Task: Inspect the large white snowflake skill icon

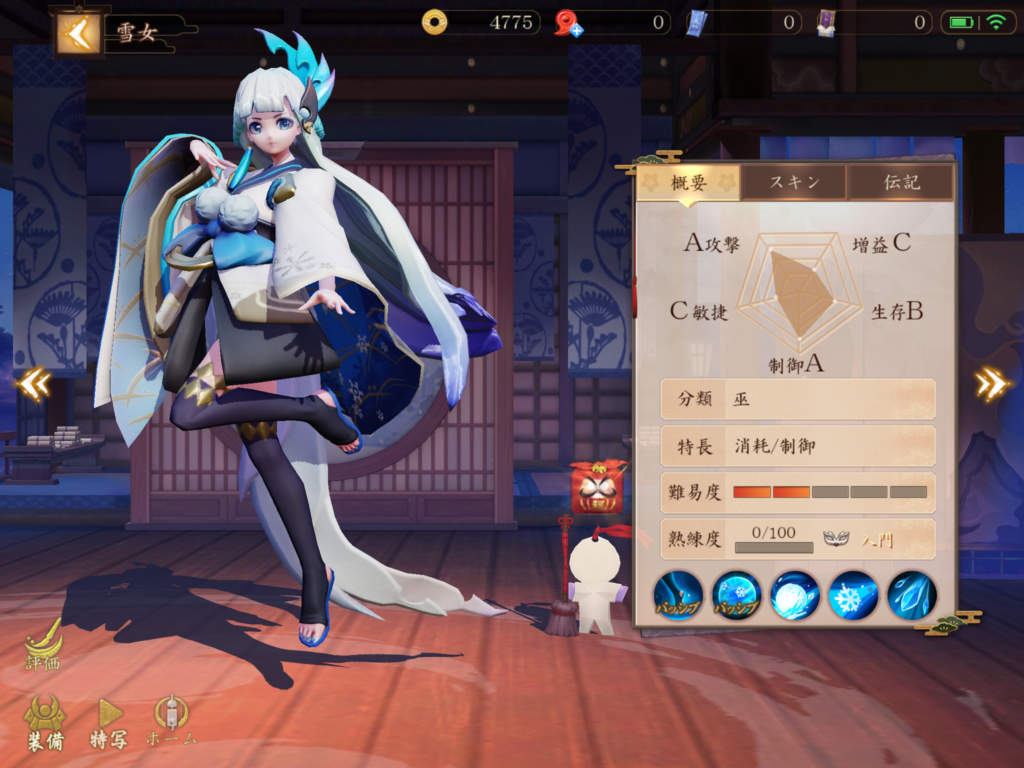Action: tap(854, 595)
